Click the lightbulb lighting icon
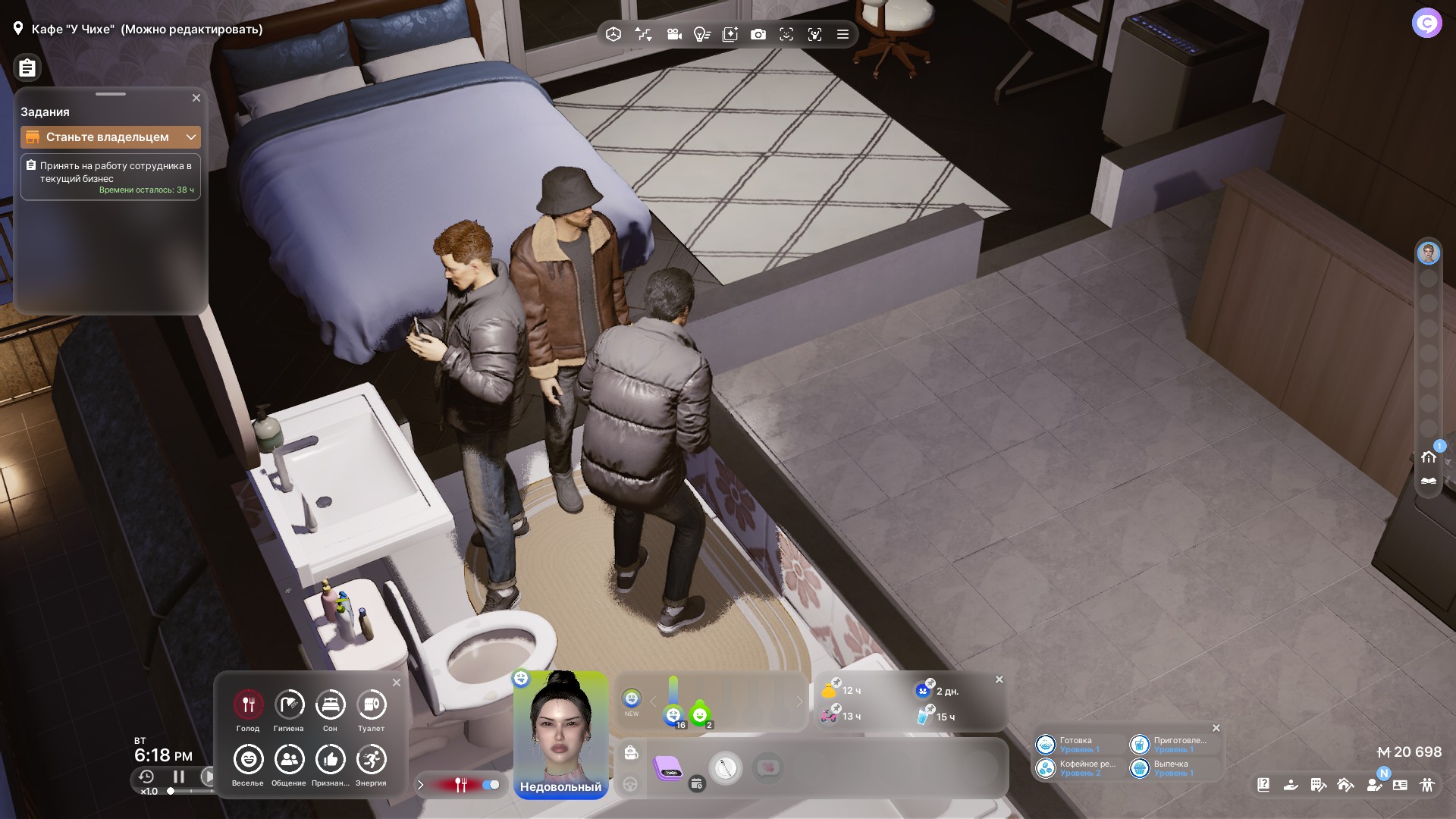1456x819 pixels. tap(701, 34)
